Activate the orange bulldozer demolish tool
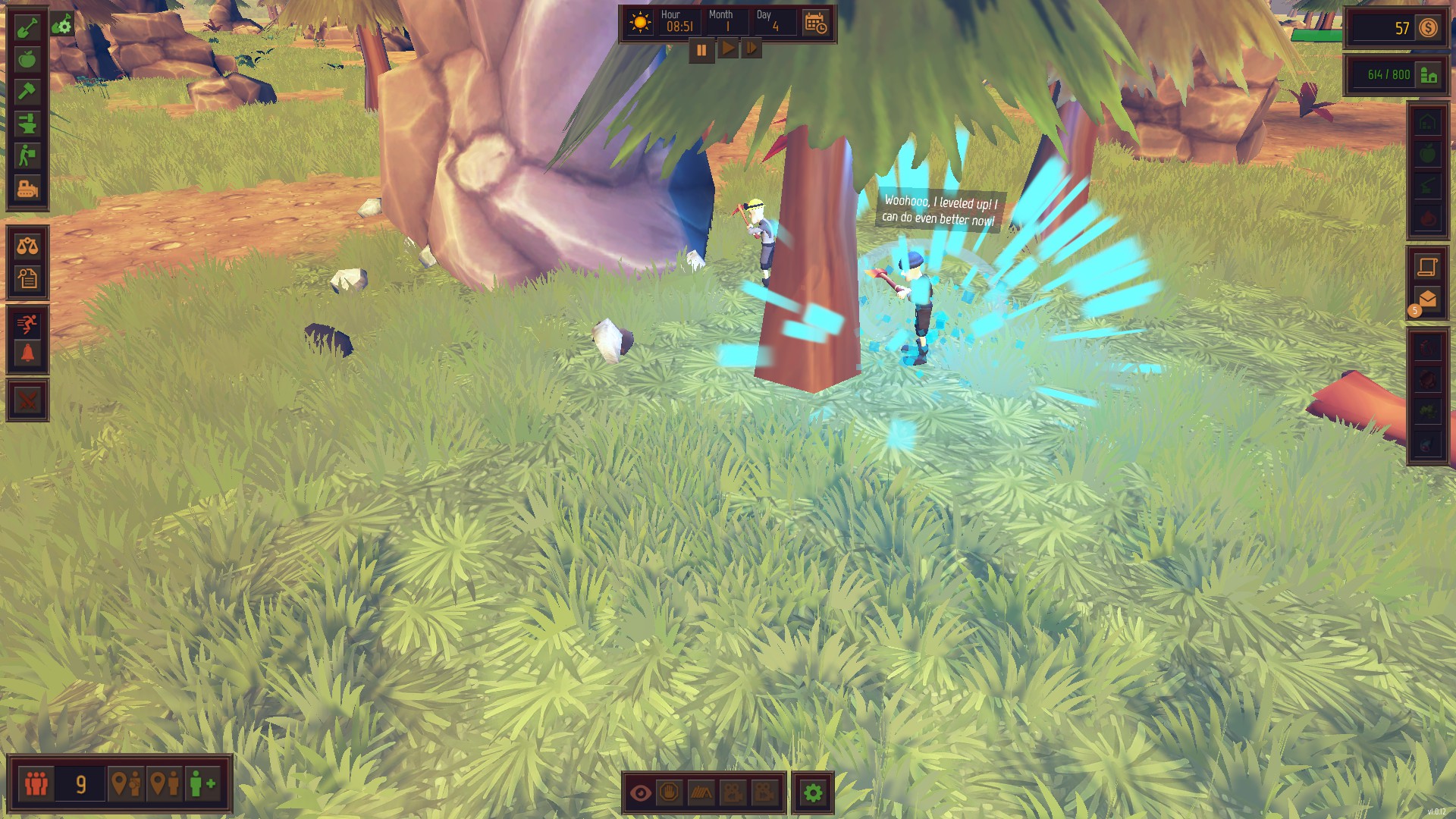This screenshot has width=1456, height=819. click(27, 187)
